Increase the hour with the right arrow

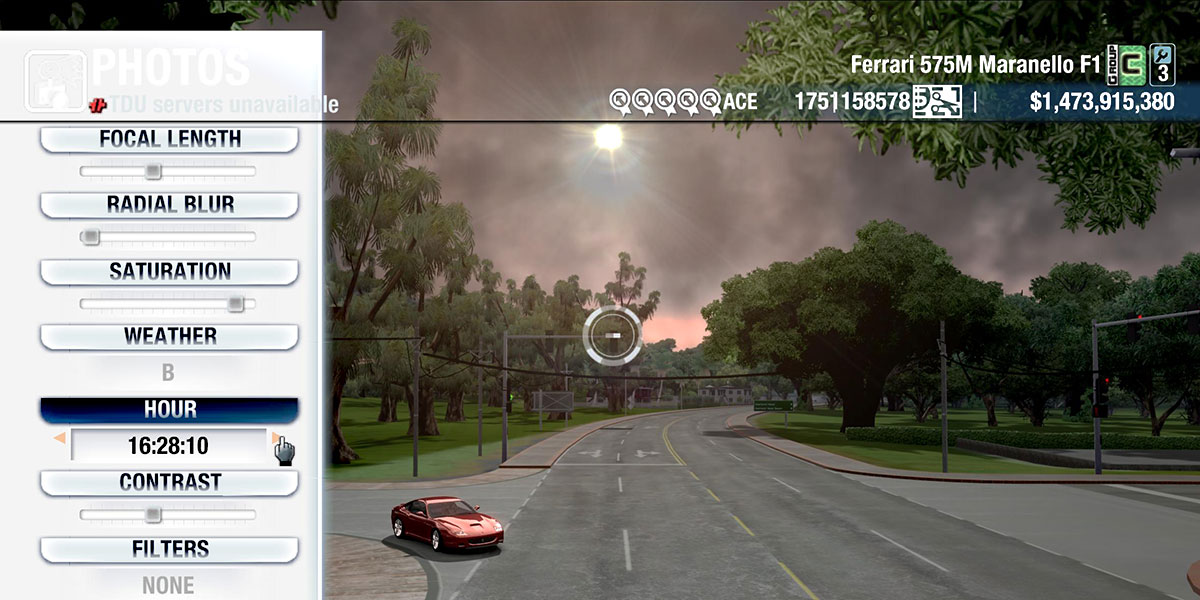pos(275,438)
